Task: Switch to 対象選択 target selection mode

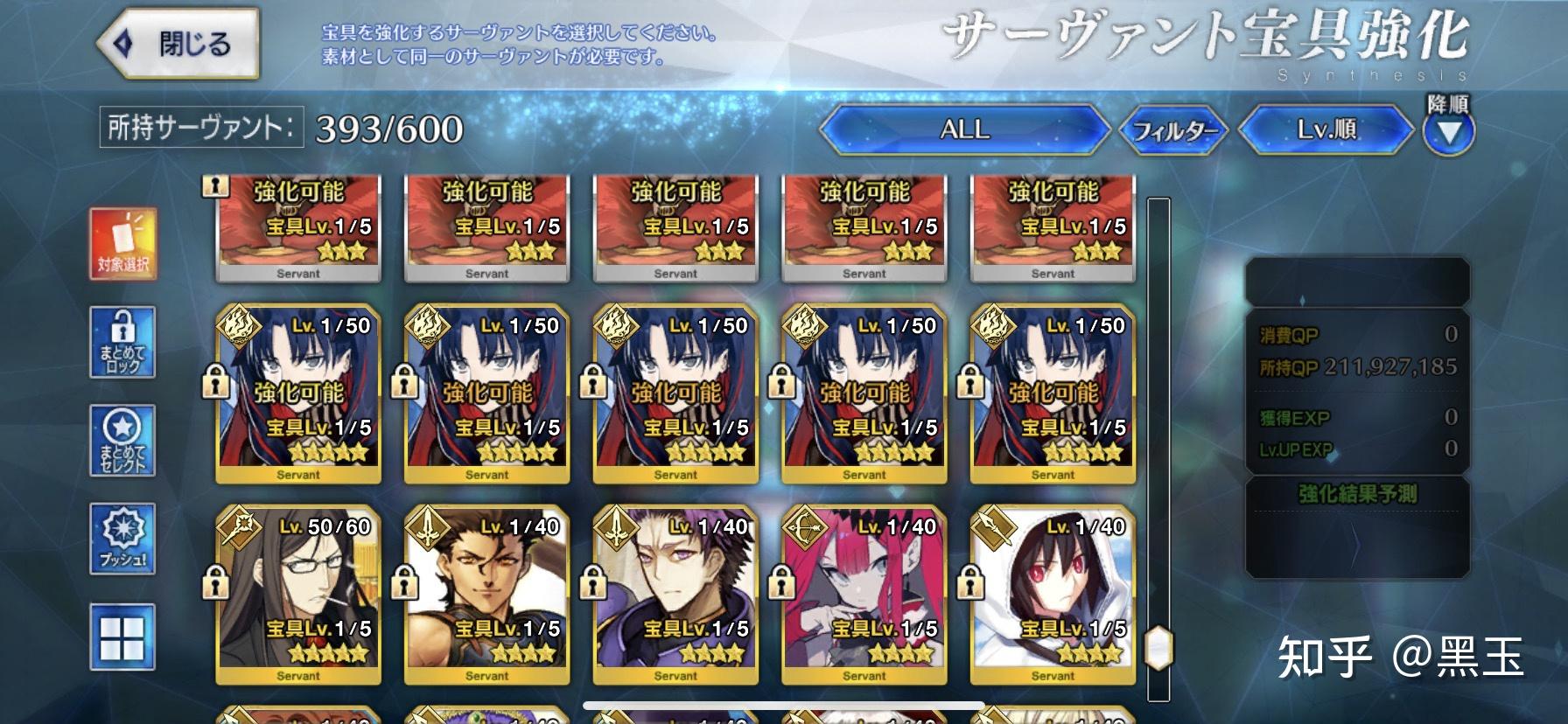Action: (123, 244)
